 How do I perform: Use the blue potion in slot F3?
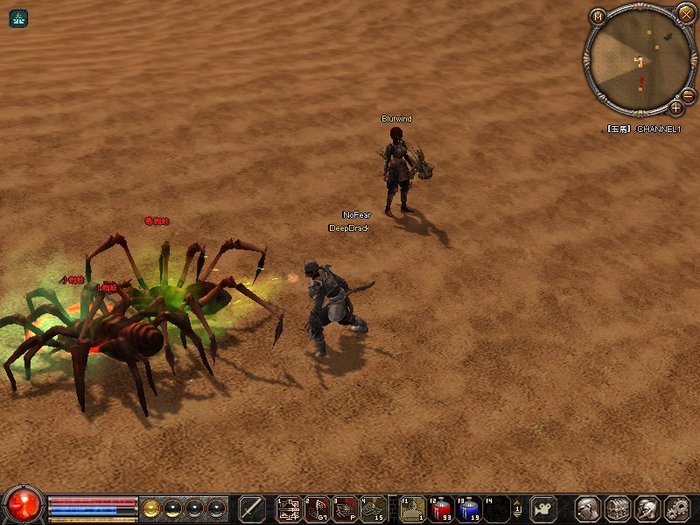tap(469, 508)
